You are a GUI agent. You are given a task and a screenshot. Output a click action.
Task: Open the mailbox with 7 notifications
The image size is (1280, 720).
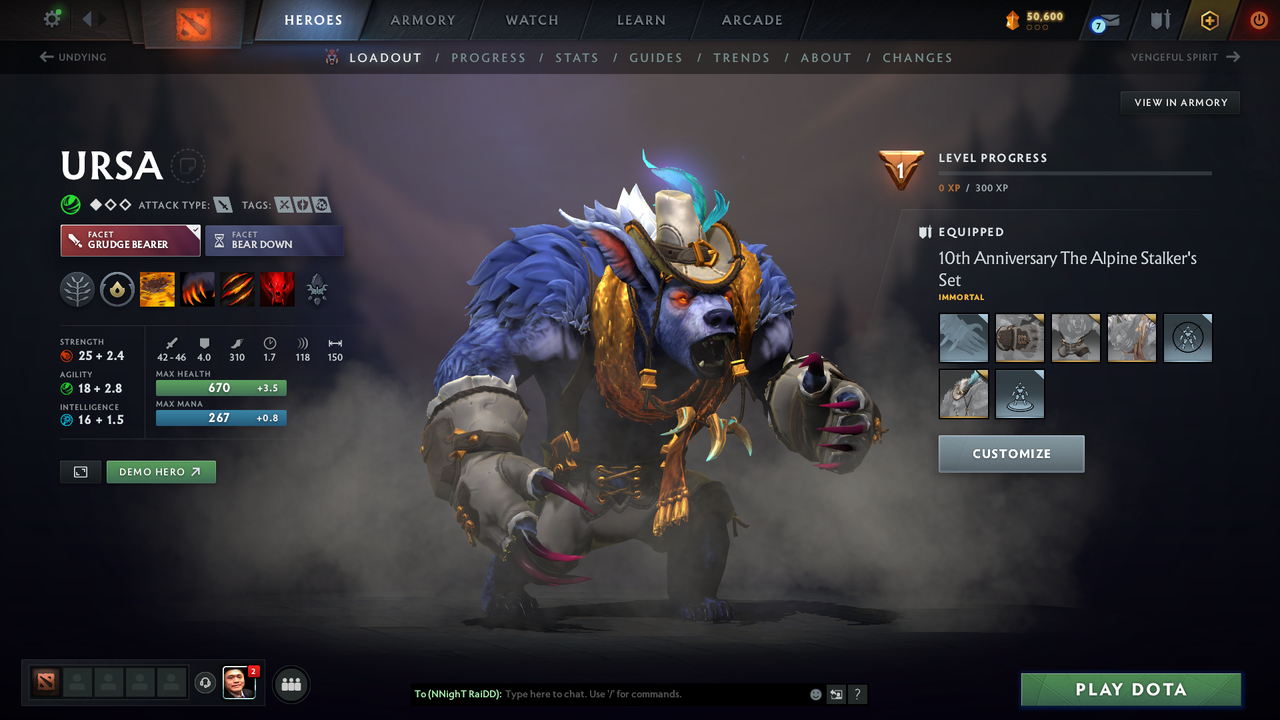click(x=1104, y=20)
